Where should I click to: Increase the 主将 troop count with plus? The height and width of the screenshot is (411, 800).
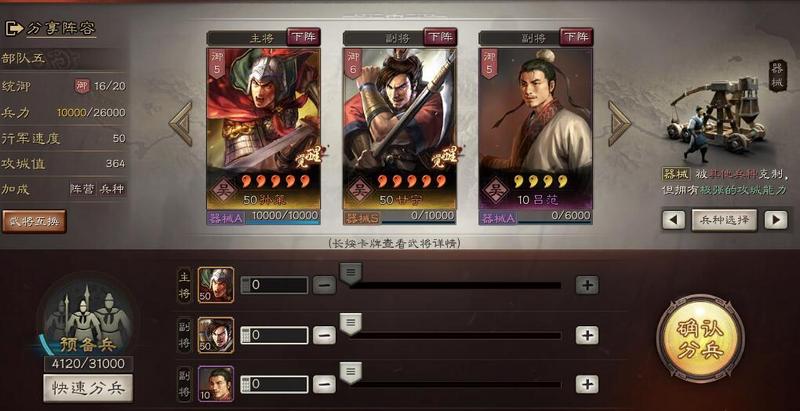point(587,285)
